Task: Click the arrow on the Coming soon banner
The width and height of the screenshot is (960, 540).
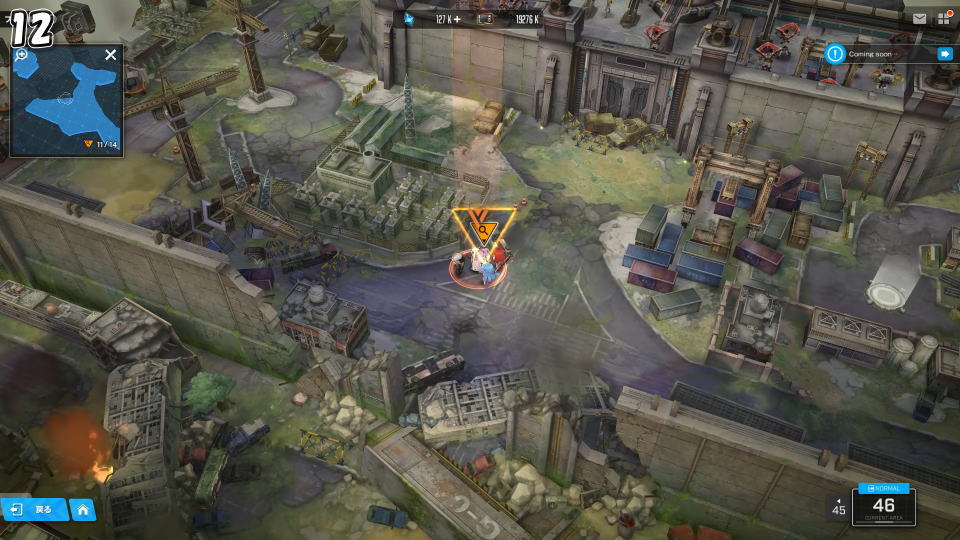Action: [944, 54]
